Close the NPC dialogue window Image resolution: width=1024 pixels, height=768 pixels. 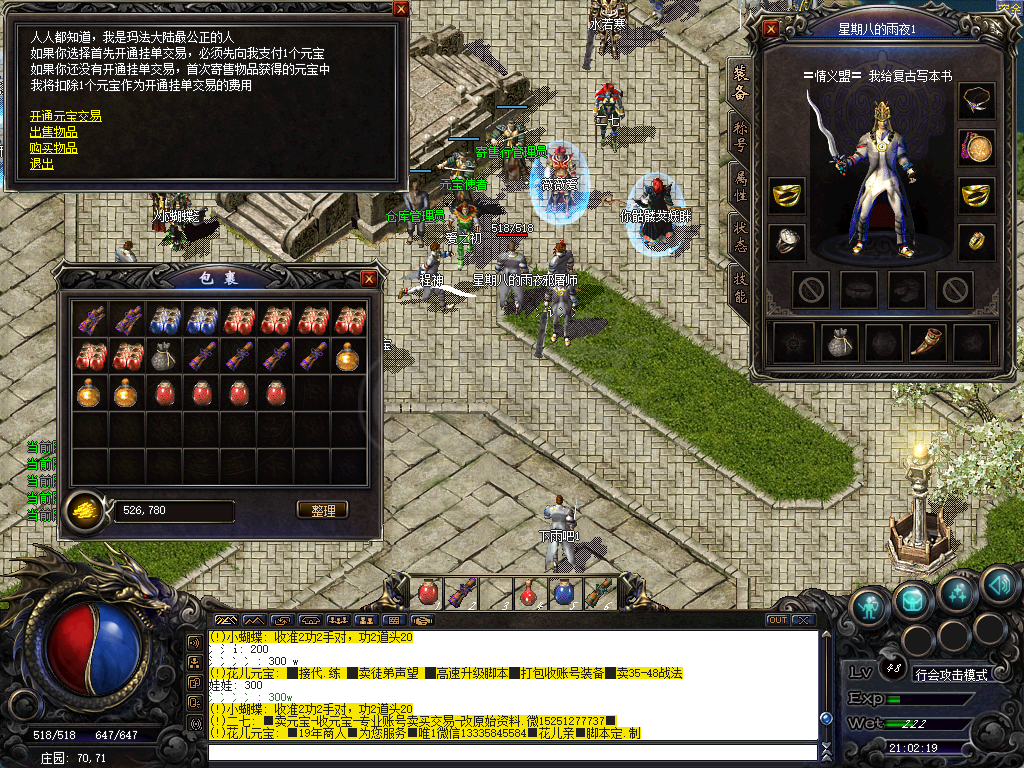click(401, 9)
